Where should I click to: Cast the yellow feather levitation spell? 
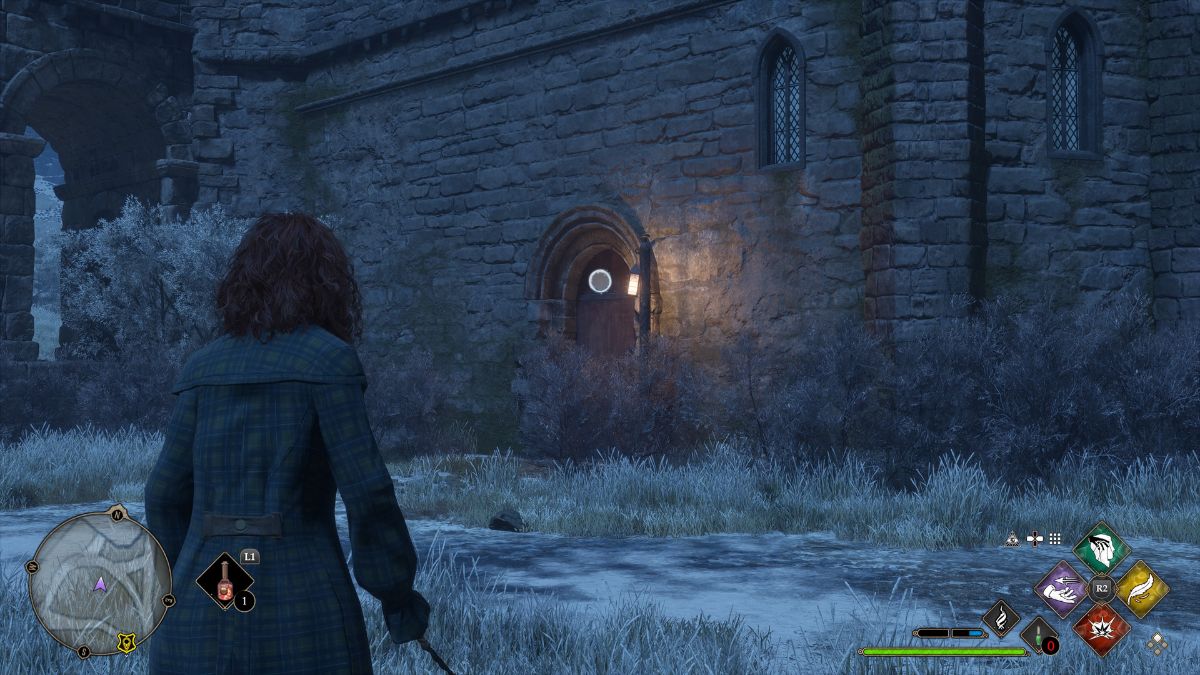point(1141,589)
